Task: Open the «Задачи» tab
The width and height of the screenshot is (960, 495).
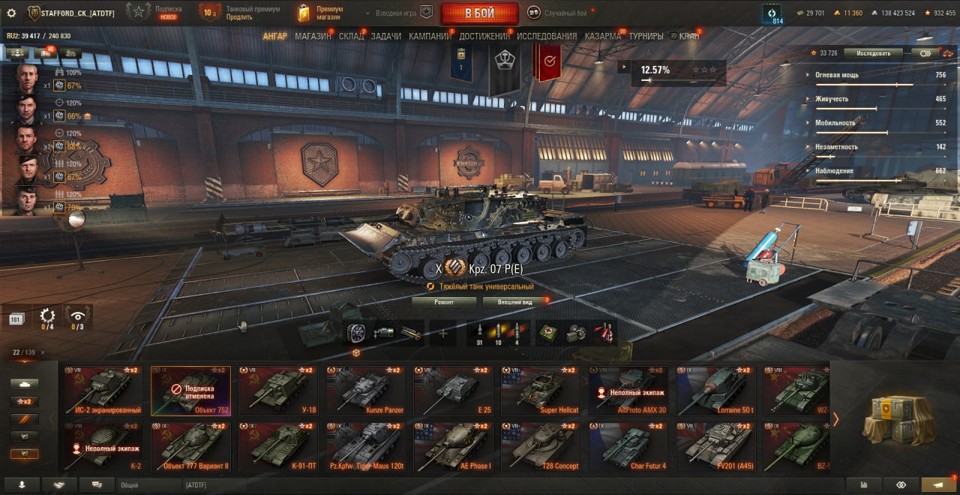Action: [x=386, y=36]
